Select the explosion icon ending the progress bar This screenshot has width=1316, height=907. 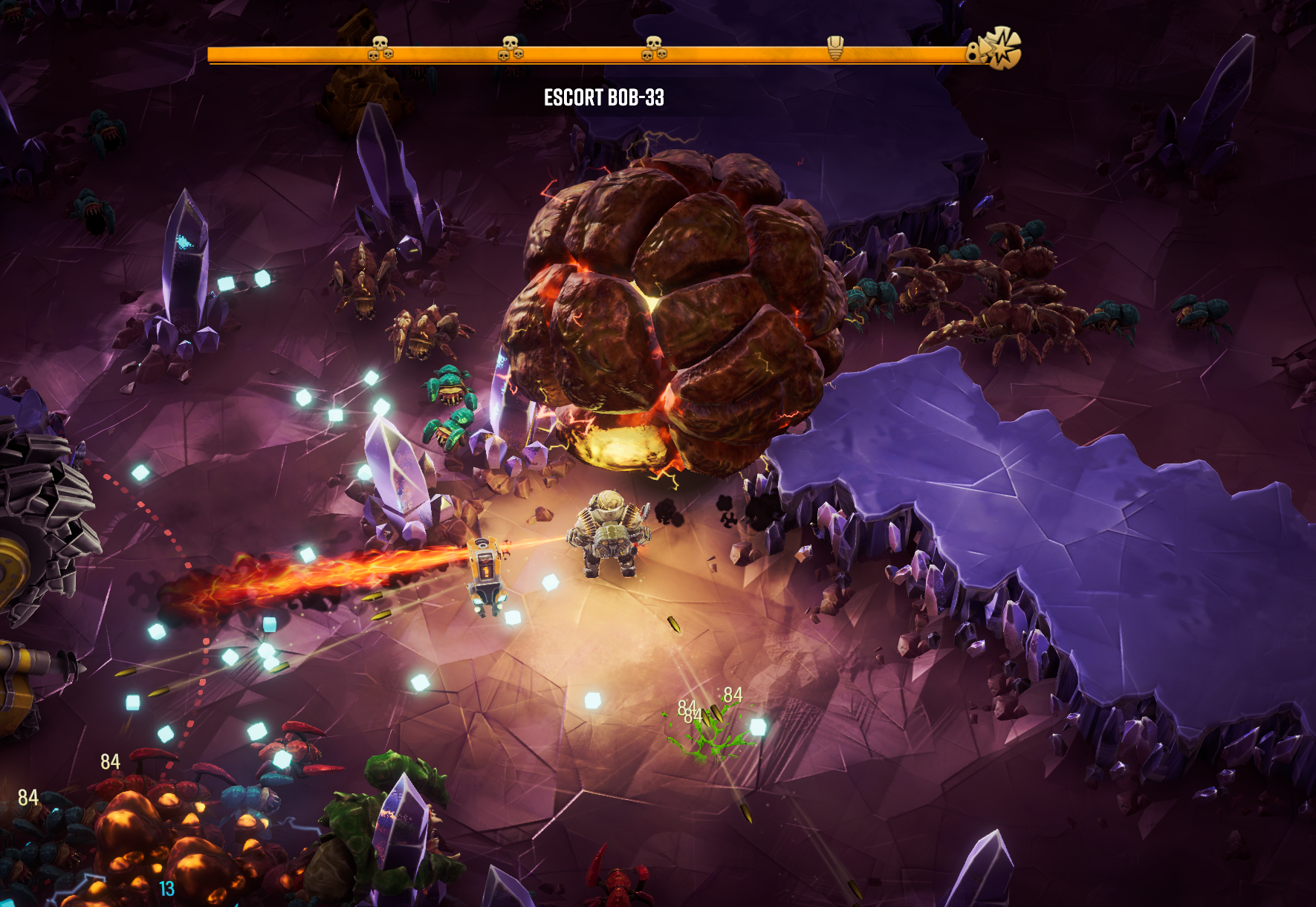pos(999,49)
